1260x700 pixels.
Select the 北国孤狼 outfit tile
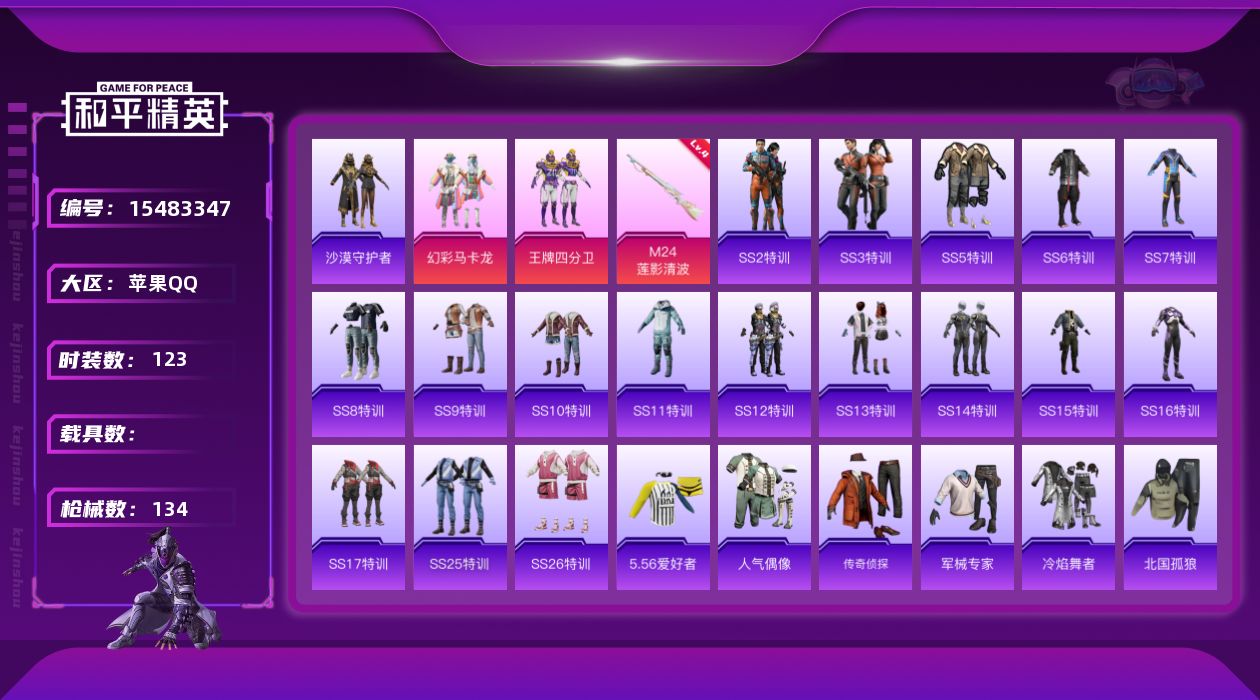click(1170, 517)
